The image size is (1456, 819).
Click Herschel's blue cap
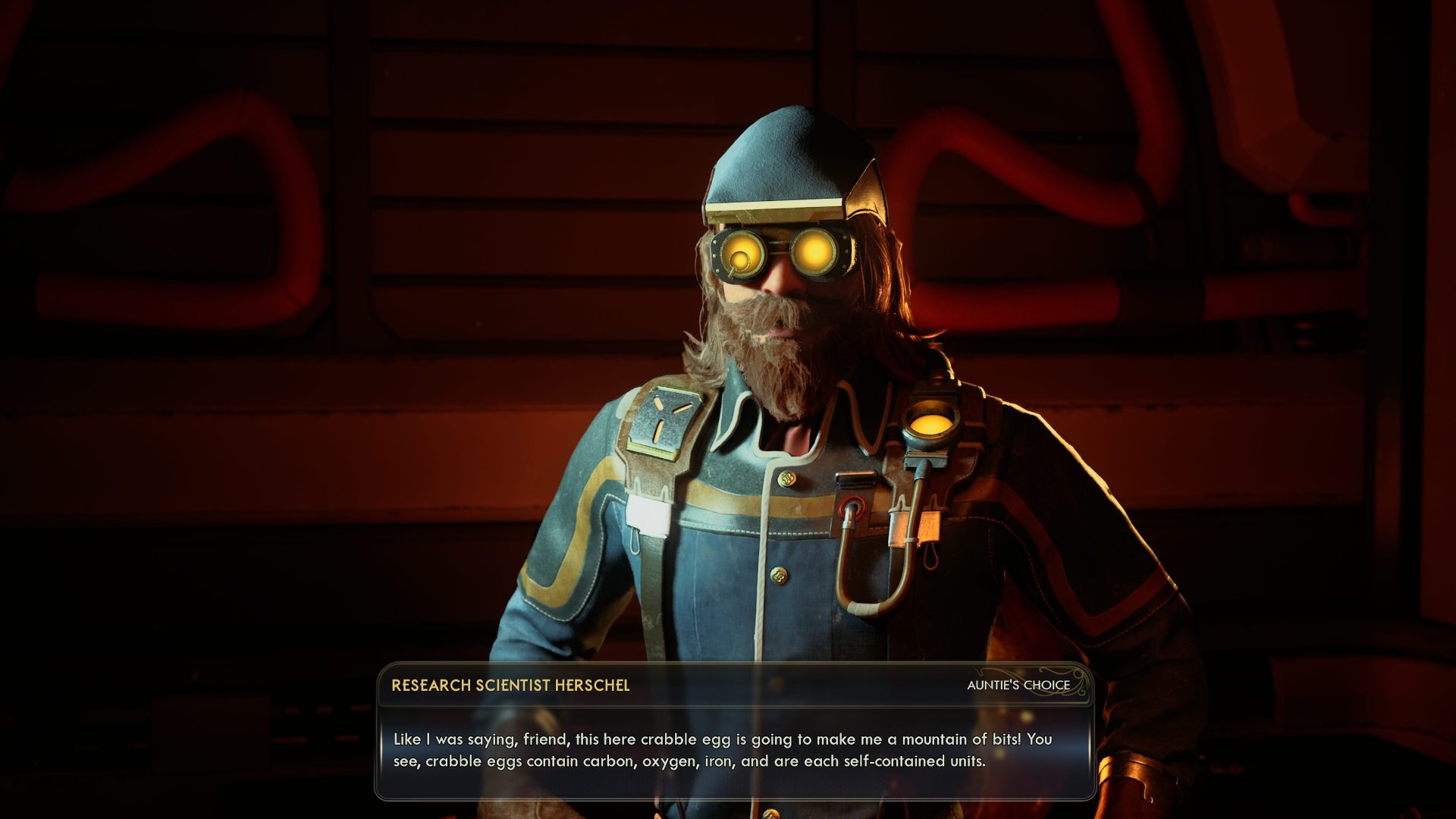(x=786, y=160)
